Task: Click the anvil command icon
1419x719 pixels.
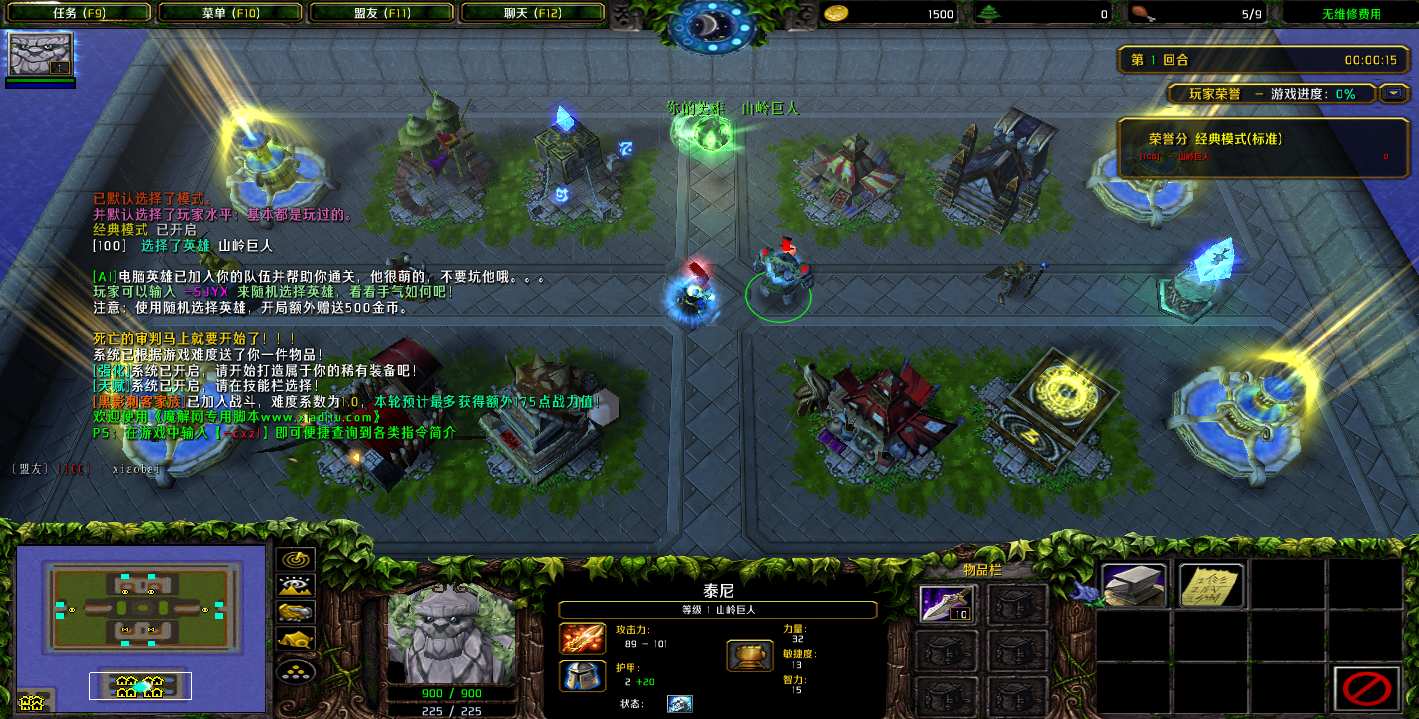Action: tap(1133, 585)
